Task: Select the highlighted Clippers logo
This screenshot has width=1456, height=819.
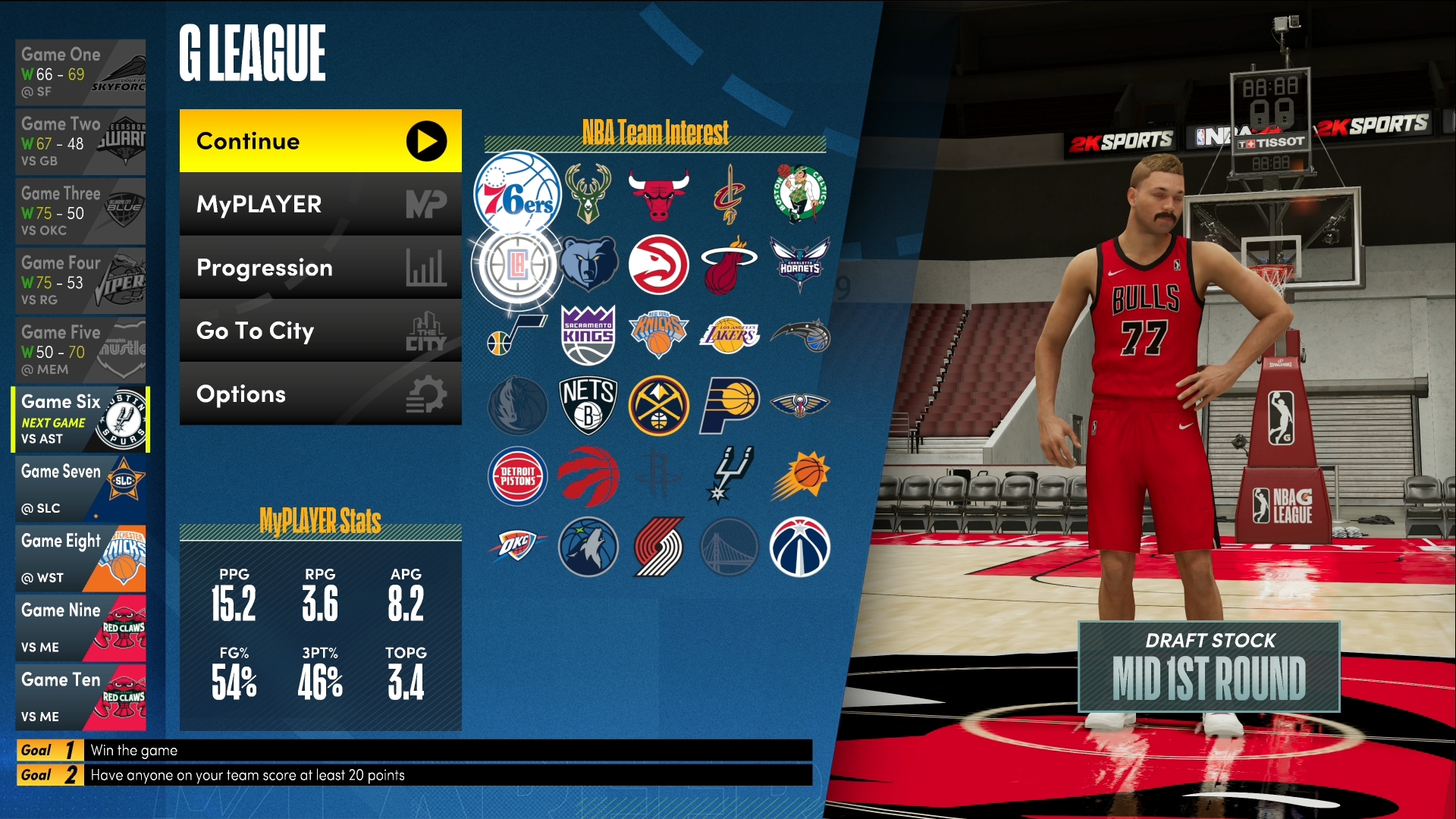Action: (517, 265)
